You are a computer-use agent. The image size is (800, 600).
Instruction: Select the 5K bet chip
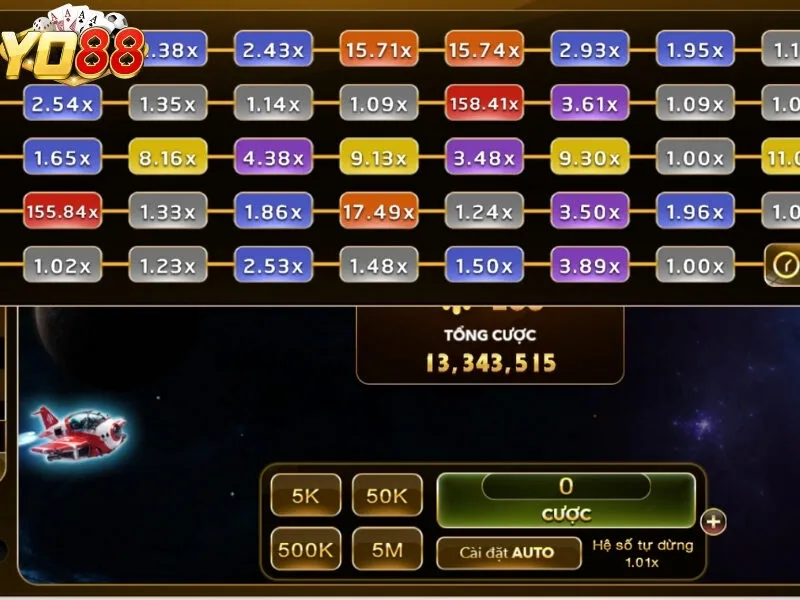point(305,495)
